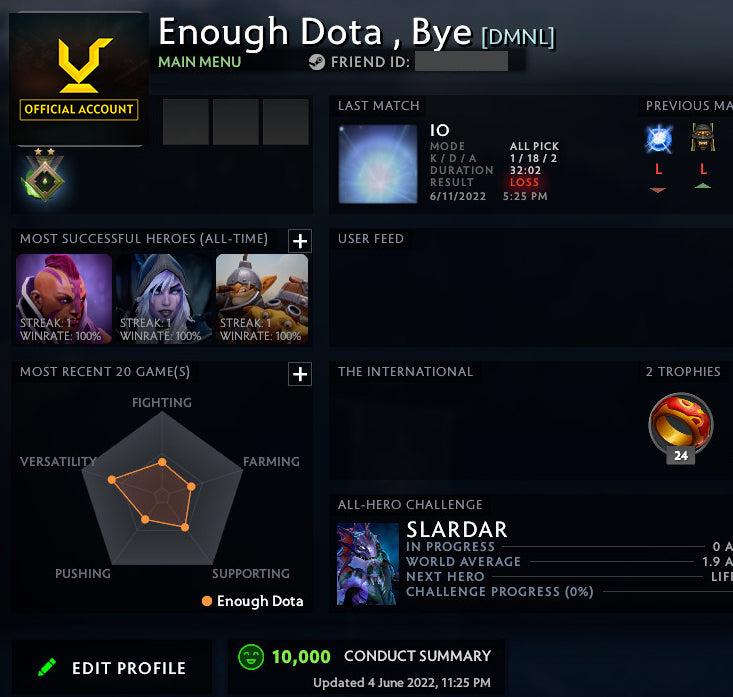Image resolution: width=733 pixels, height=697 pixels.
Task: Open the level 24 International trophy
Action: point(681,426)
